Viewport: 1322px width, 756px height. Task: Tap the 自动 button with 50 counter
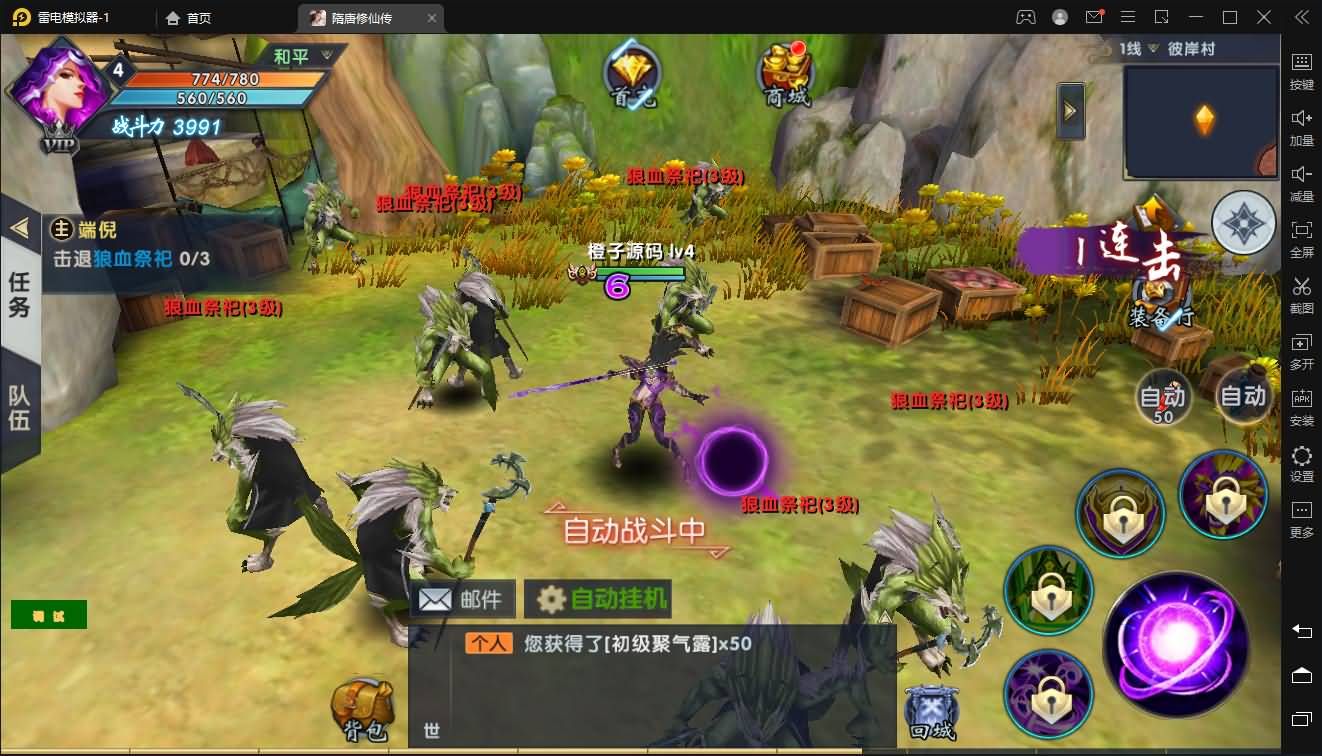pos(1163,398)
